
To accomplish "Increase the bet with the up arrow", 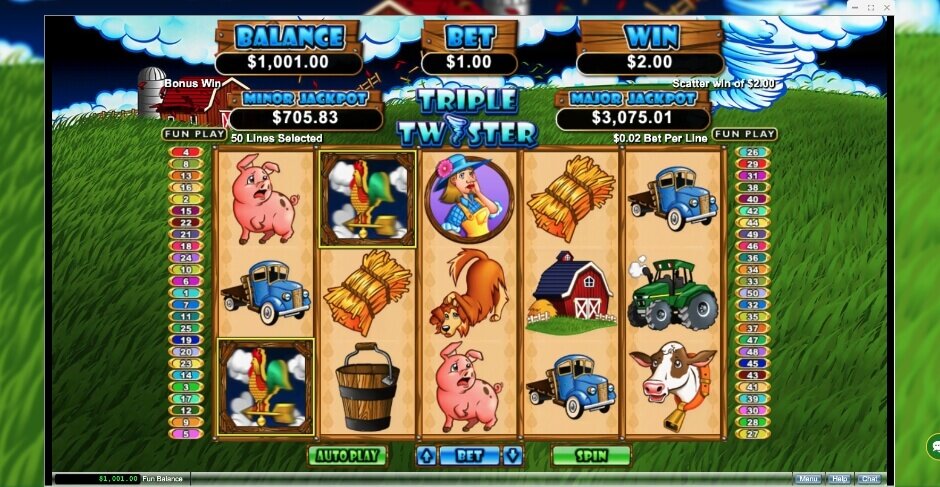I will pyautogui.click(x=426, y=456).
